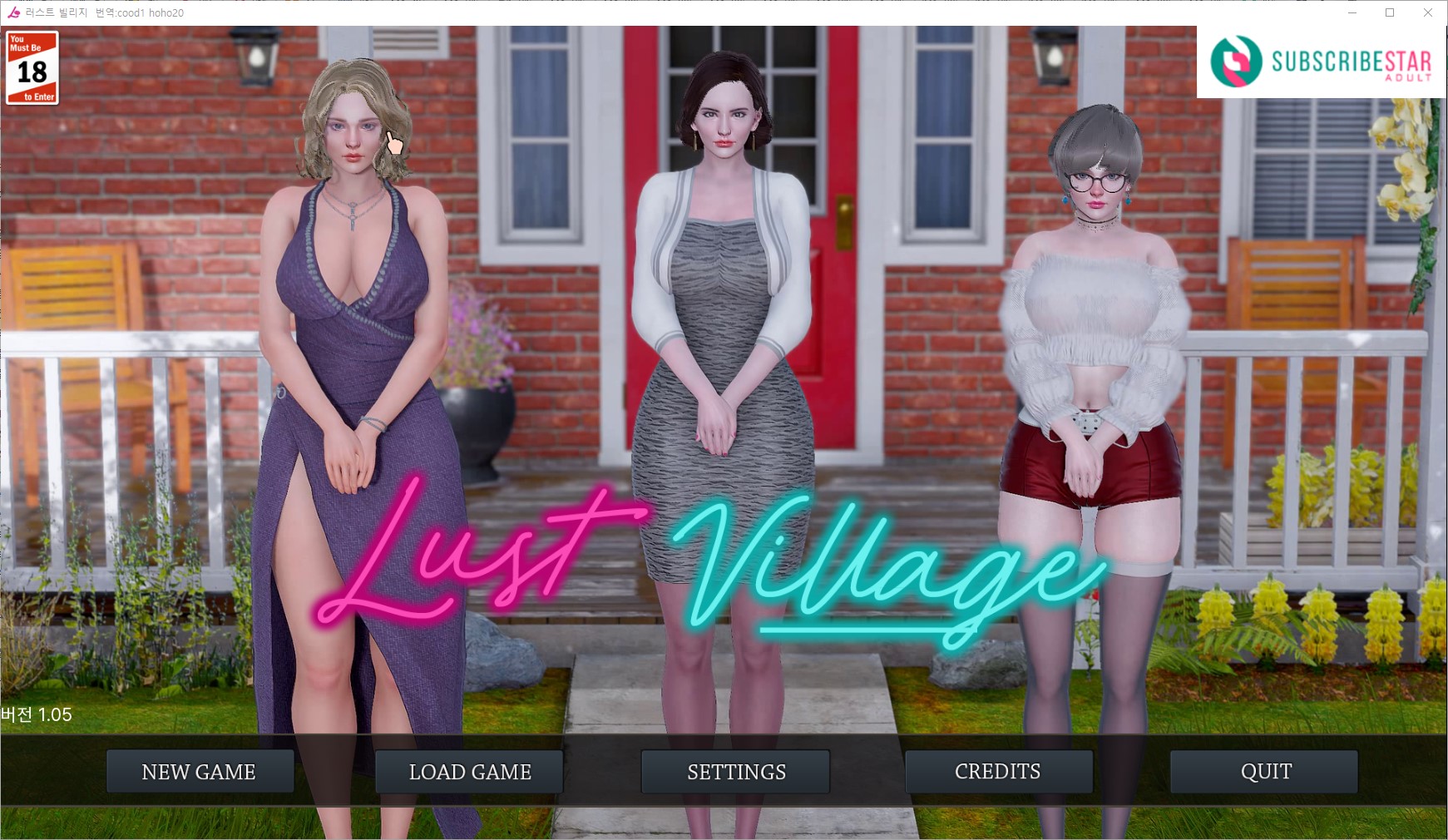Open LOAD GAME to restore a save
Screen dimensions: 1448x840
point(468,772)
